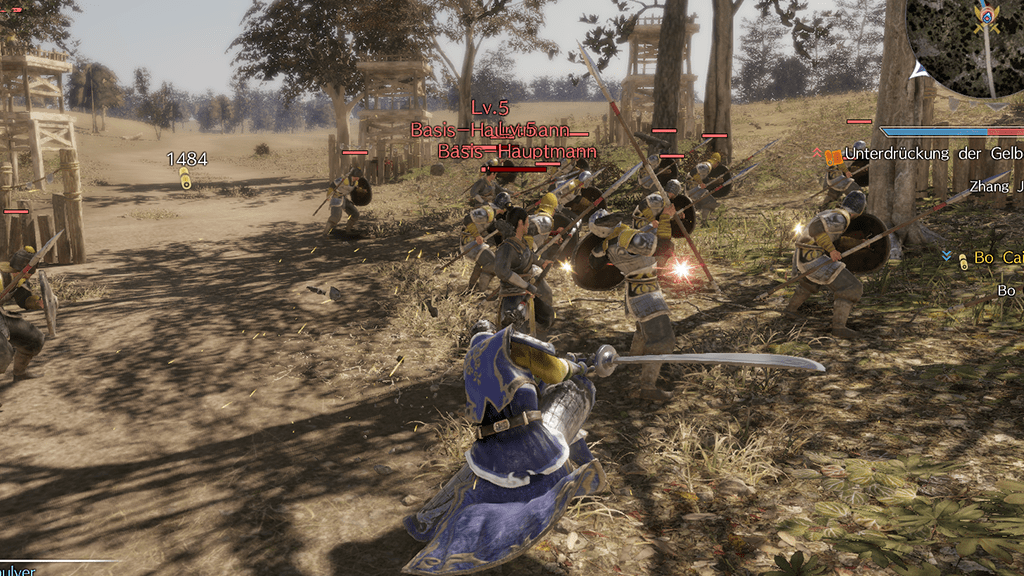Select the Bo Cai objective entry

pos(997,259)
